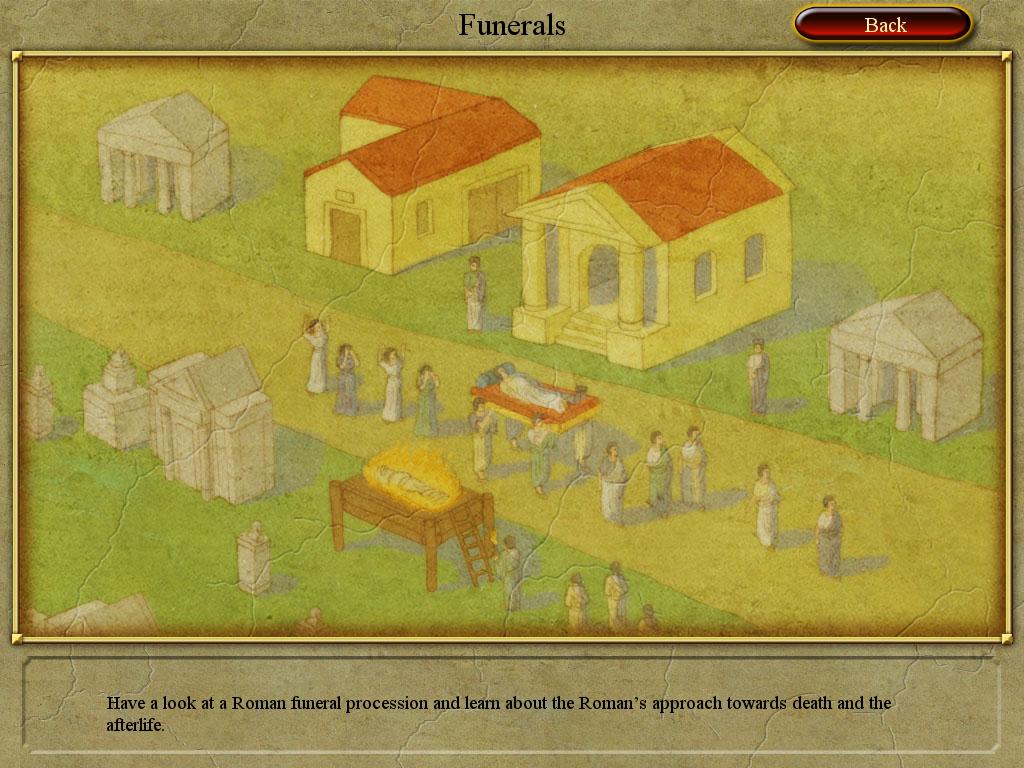
Task: Click the red Back button
Action: [883, 25]
